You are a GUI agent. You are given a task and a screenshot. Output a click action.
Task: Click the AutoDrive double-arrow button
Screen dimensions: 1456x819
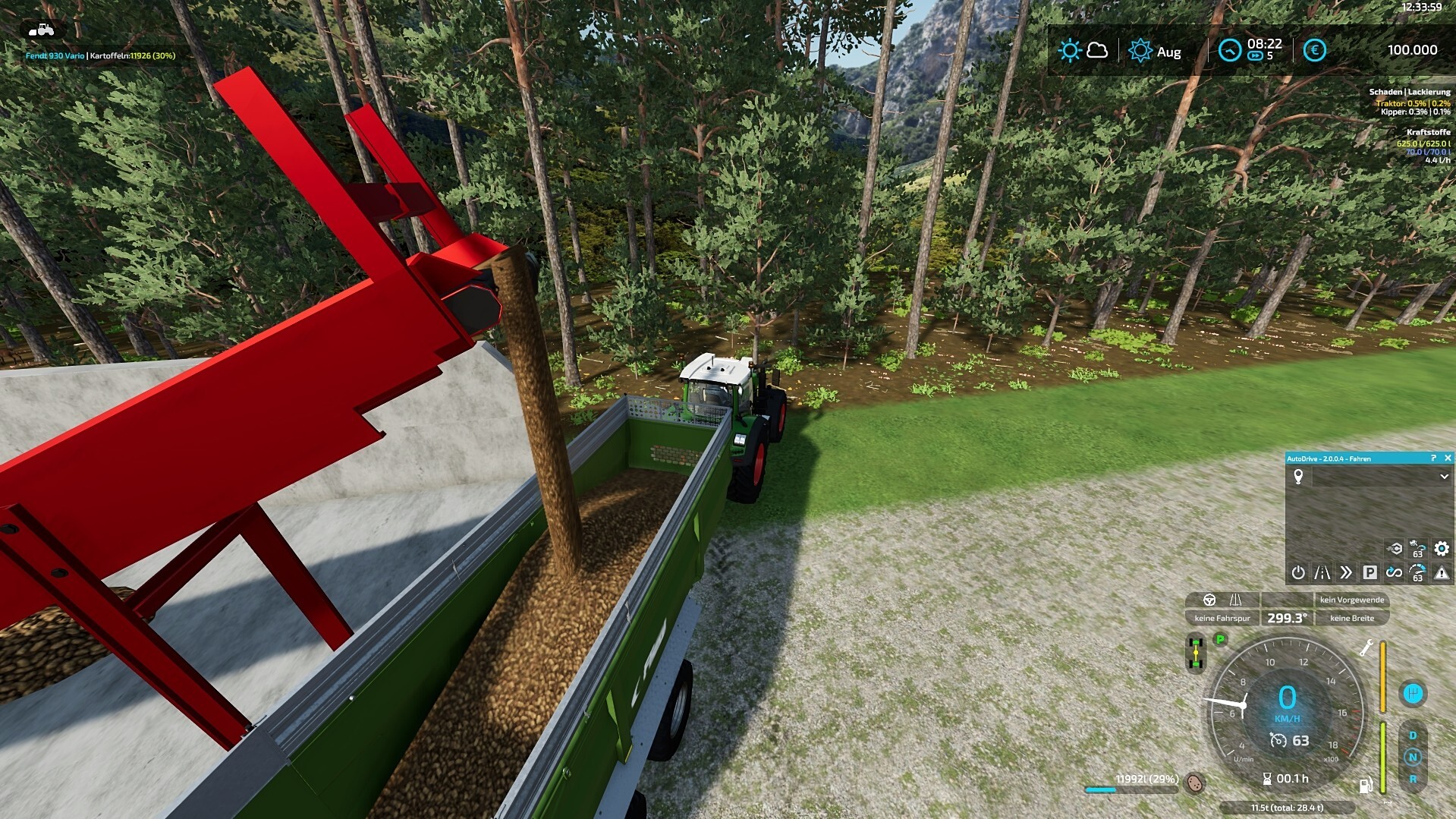pyautogui.click(x=1346, y=572)
